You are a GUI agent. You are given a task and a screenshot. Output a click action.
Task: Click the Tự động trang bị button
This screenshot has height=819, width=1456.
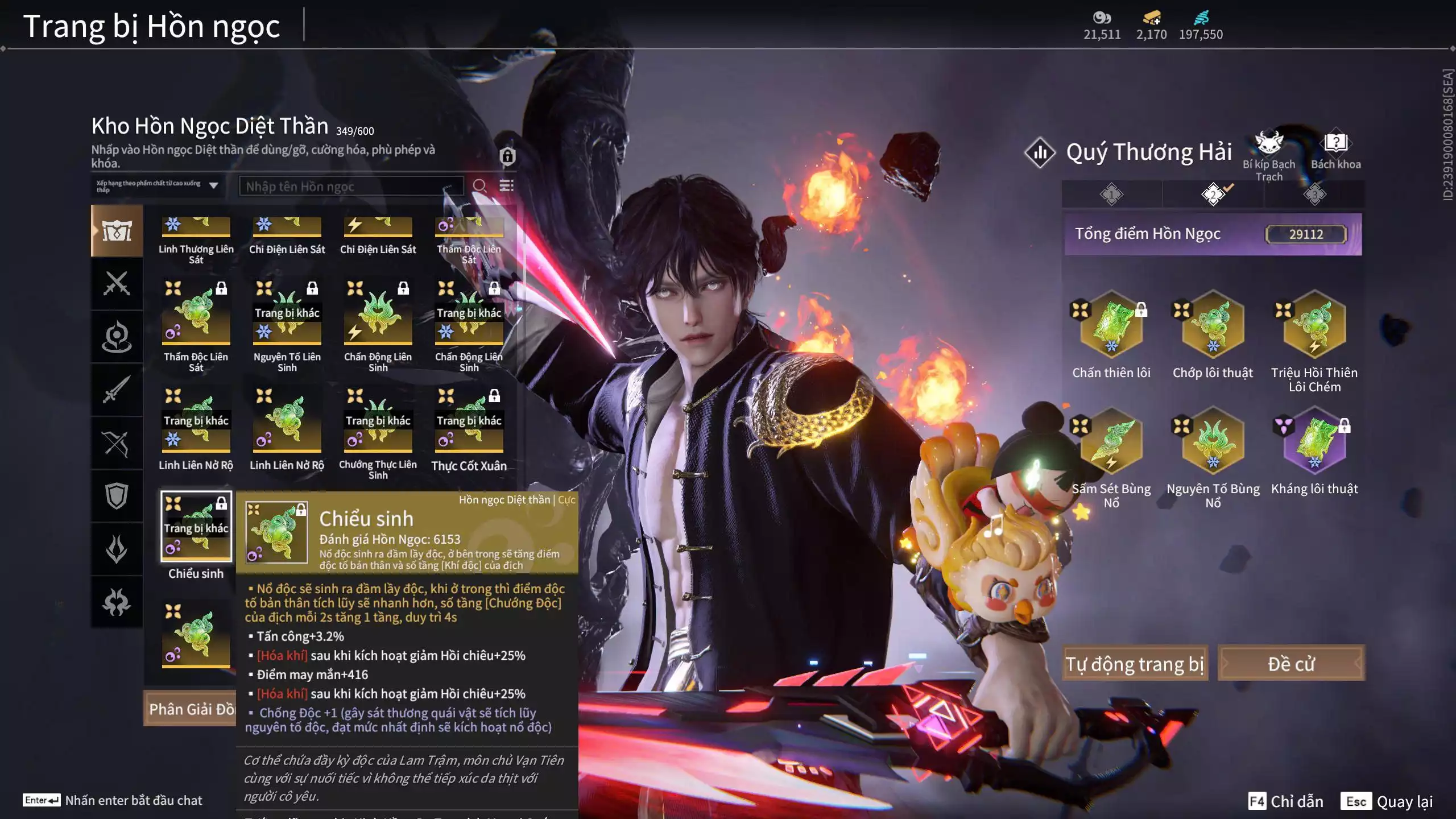tap(1135, 663)
